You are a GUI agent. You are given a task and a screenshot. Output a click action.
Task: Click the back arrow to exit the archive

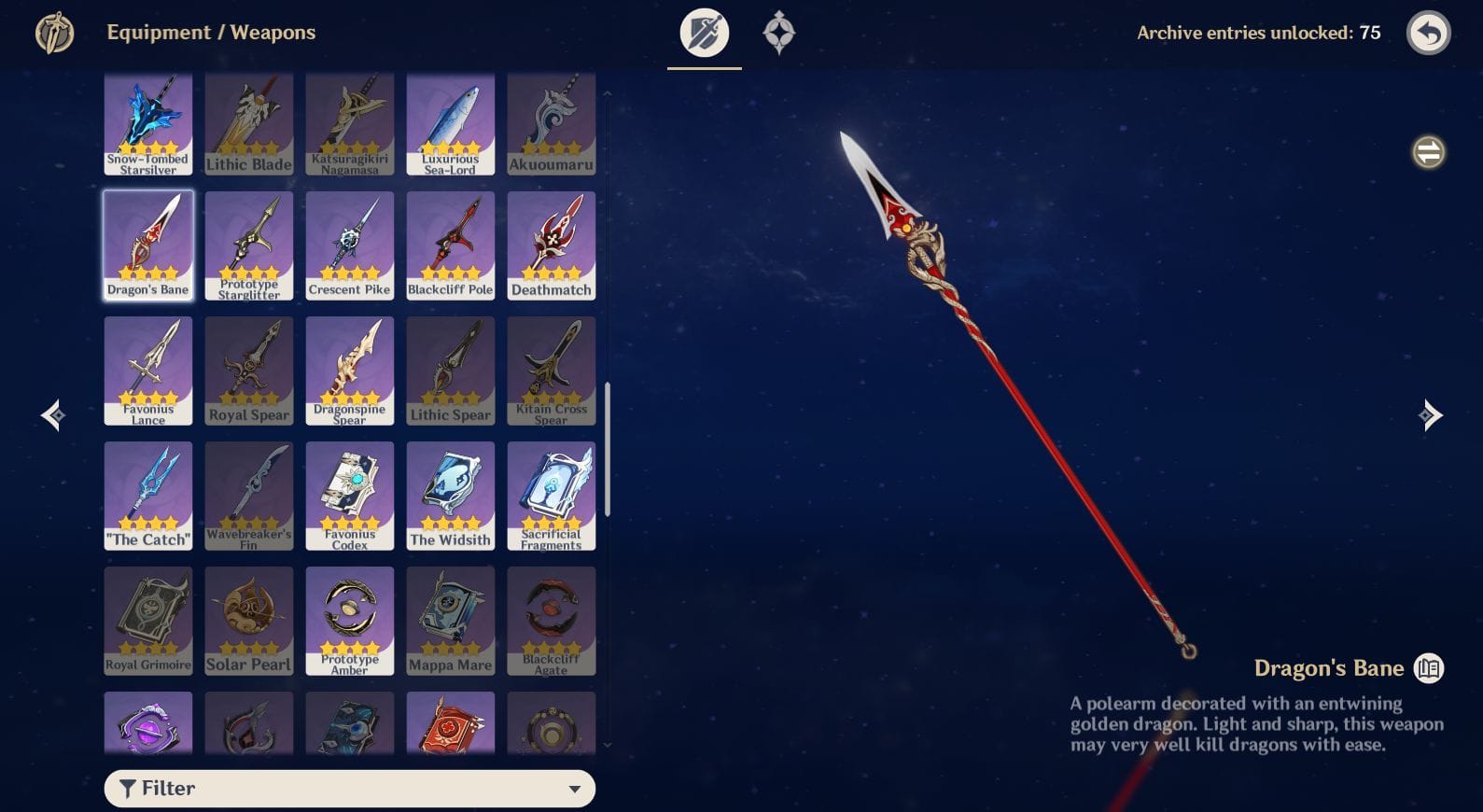[x=1428, y=32]
